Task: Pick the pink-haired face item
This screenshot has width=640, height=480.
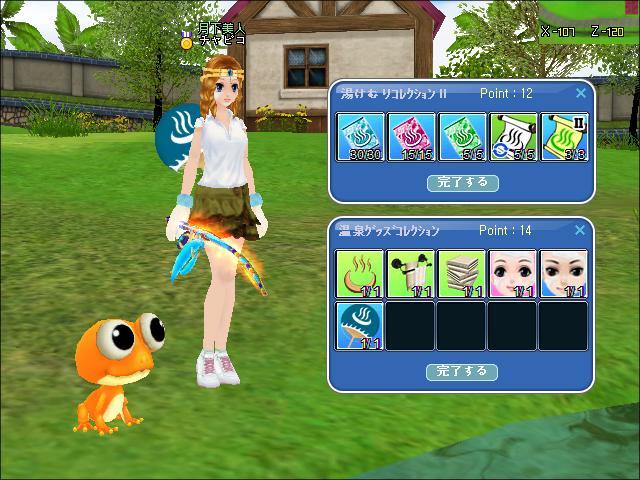Action: (x=513, y=274)
